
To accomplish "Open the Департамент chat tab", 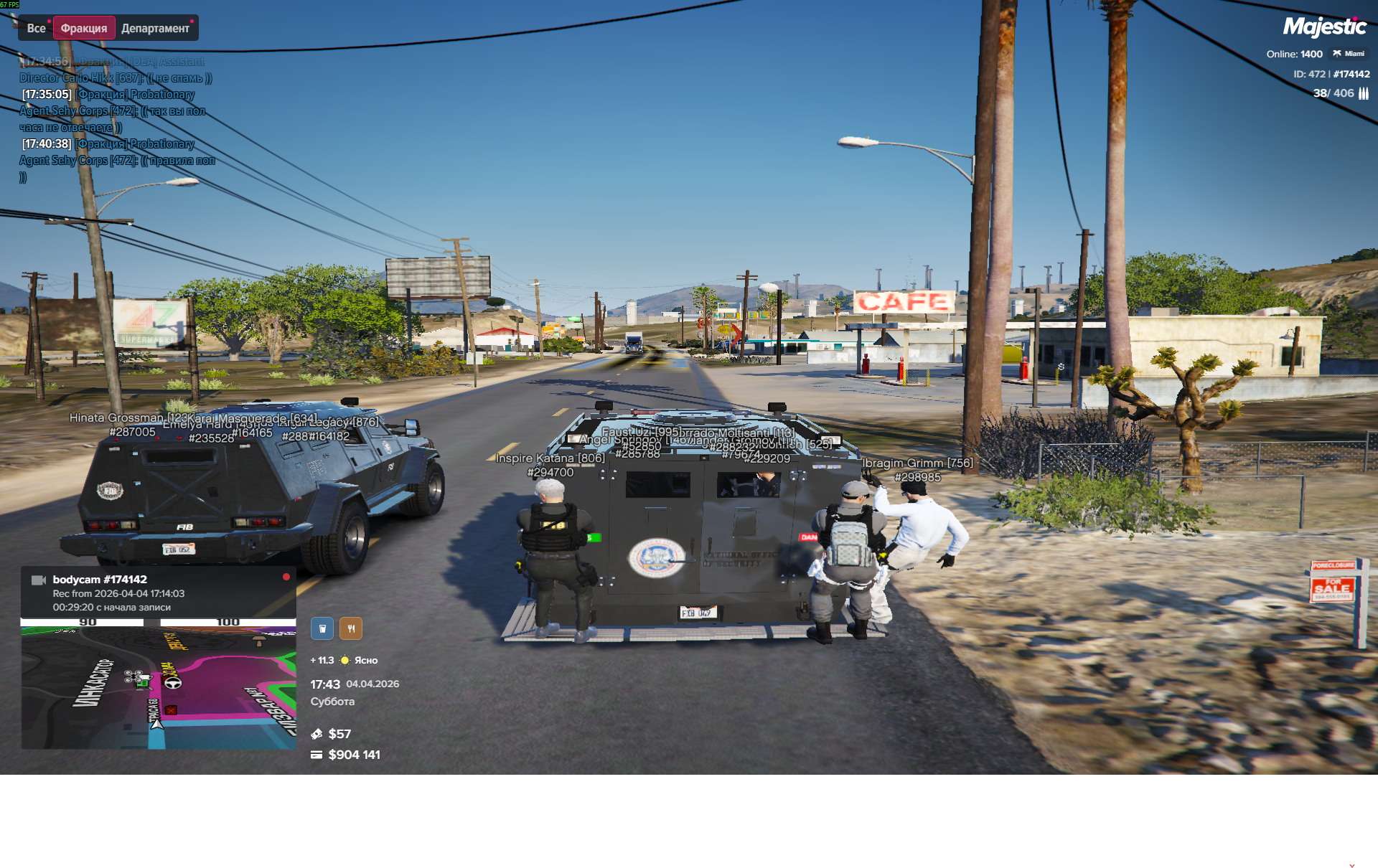I will tap(155, 29).
